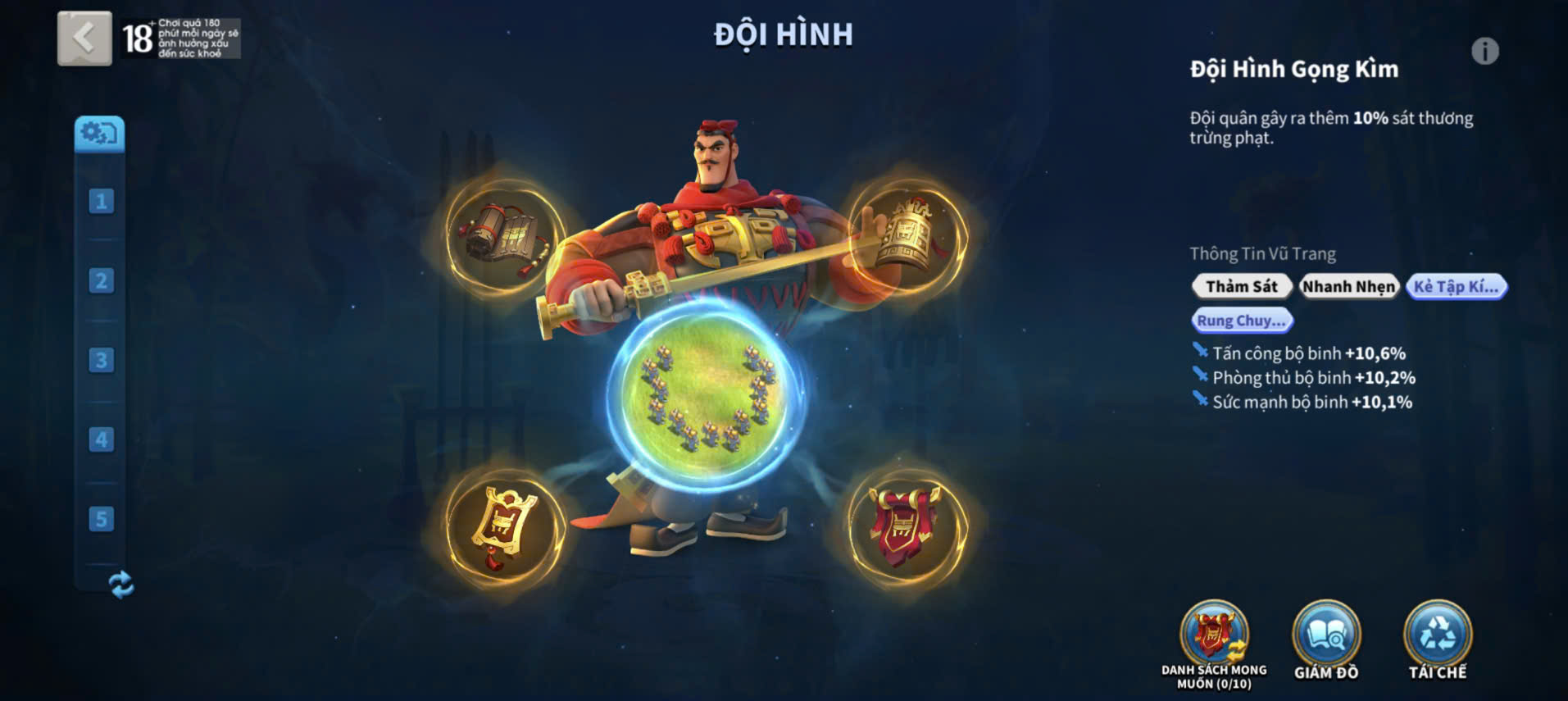The image size is (1568, 701).
Task: Click the blue refresh arrows icon
Action: [120, 585]
